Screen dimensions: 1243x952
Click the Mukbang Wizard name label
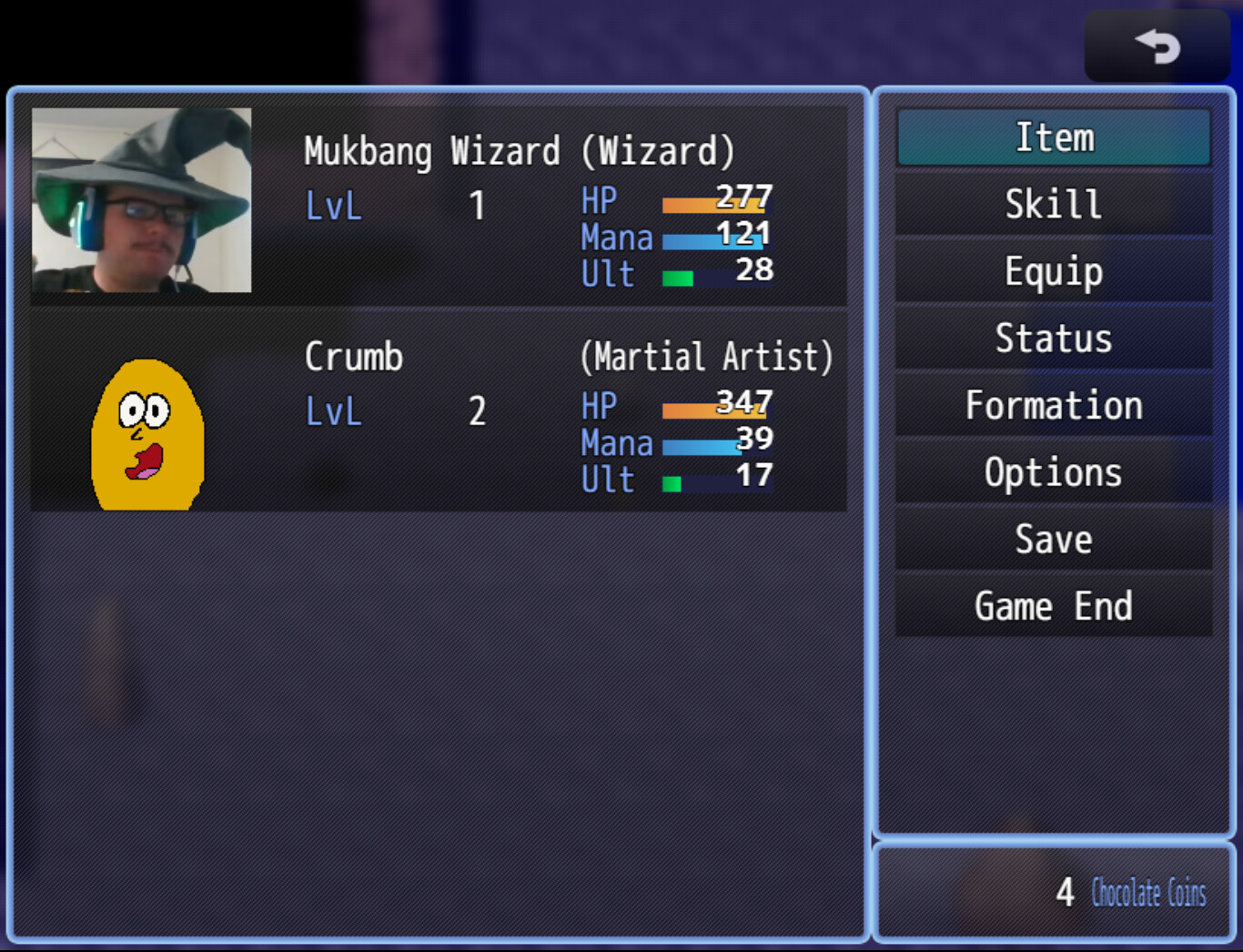(432, 151)
